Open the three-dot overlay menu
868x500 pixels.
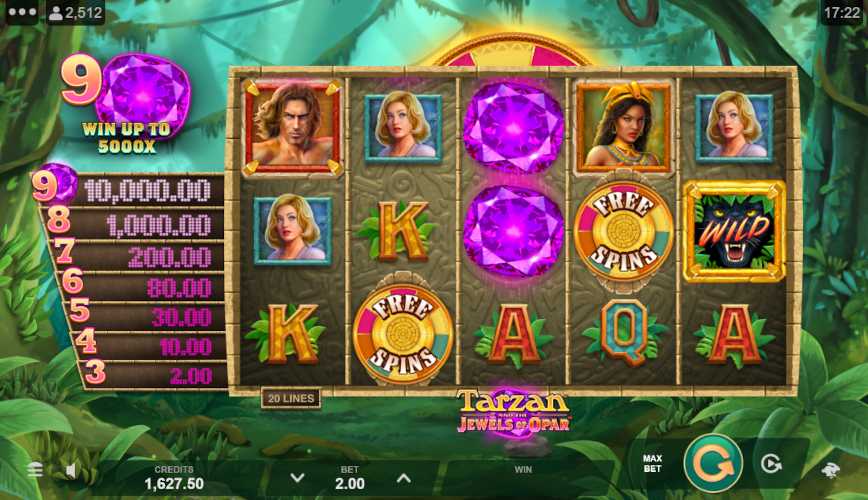click(x=21, y=12)
